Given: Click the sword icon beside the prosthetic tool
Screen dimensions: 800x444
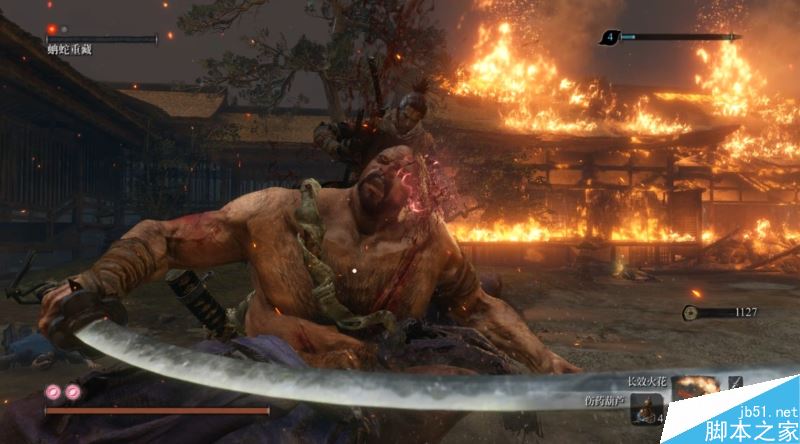Looking at the screenshot, I should 736,383.
